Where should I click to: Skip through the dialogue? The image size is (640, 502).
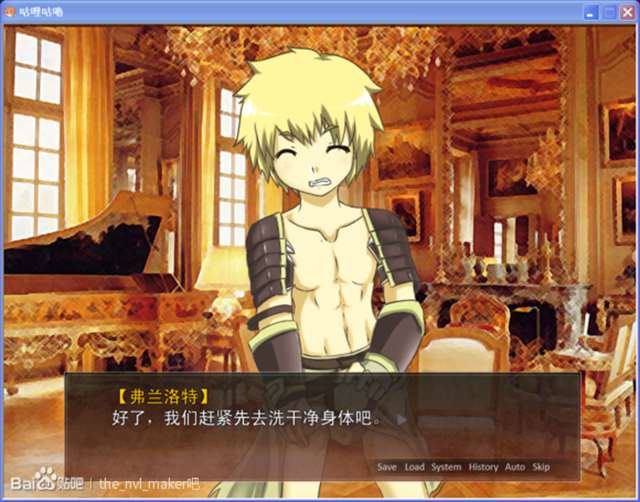pyautogui.click(x=541, y=467)
